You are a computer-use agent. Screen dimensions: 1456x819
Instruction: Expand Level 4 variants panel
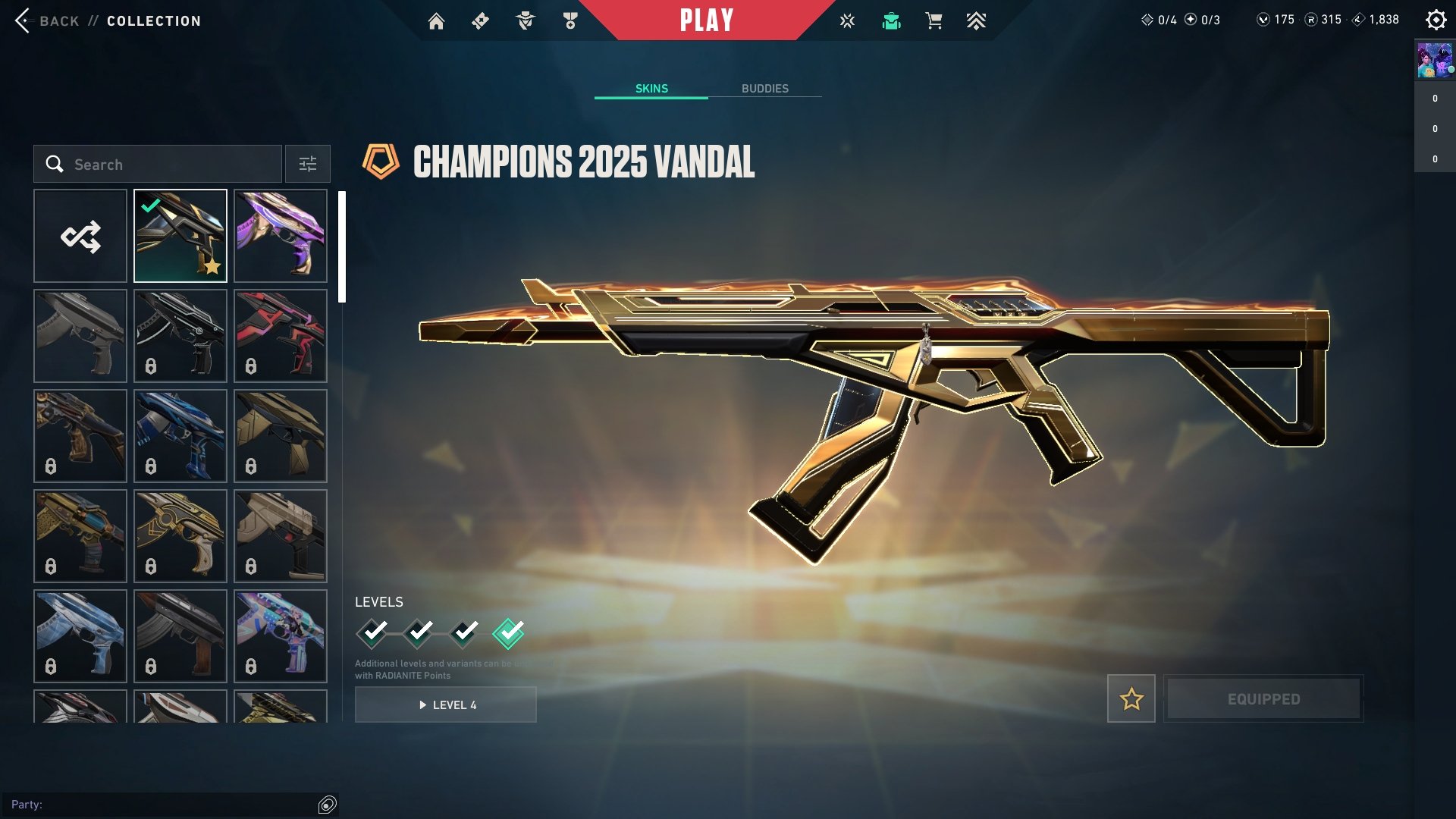tap(445, 704)
